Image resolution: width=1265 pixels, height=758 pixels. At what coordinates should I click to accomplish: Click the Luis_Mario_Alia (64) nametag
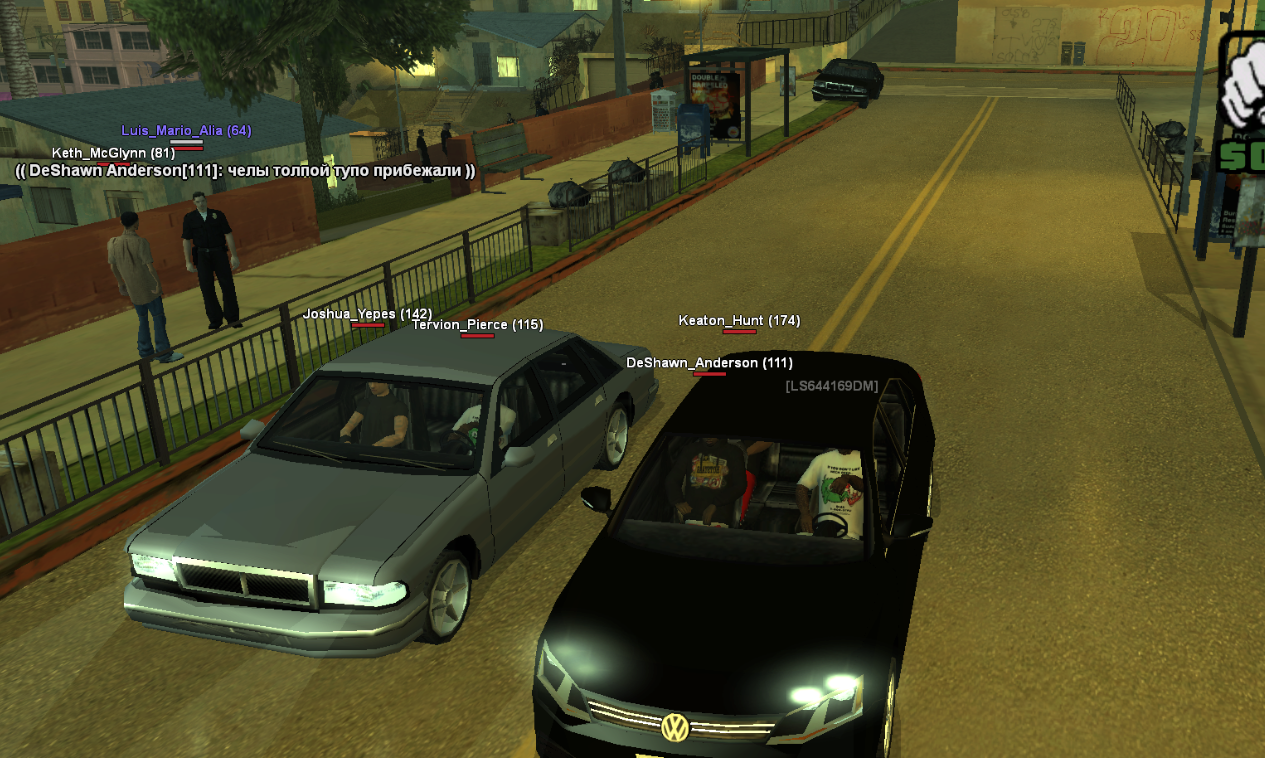(x=186, y=131)
